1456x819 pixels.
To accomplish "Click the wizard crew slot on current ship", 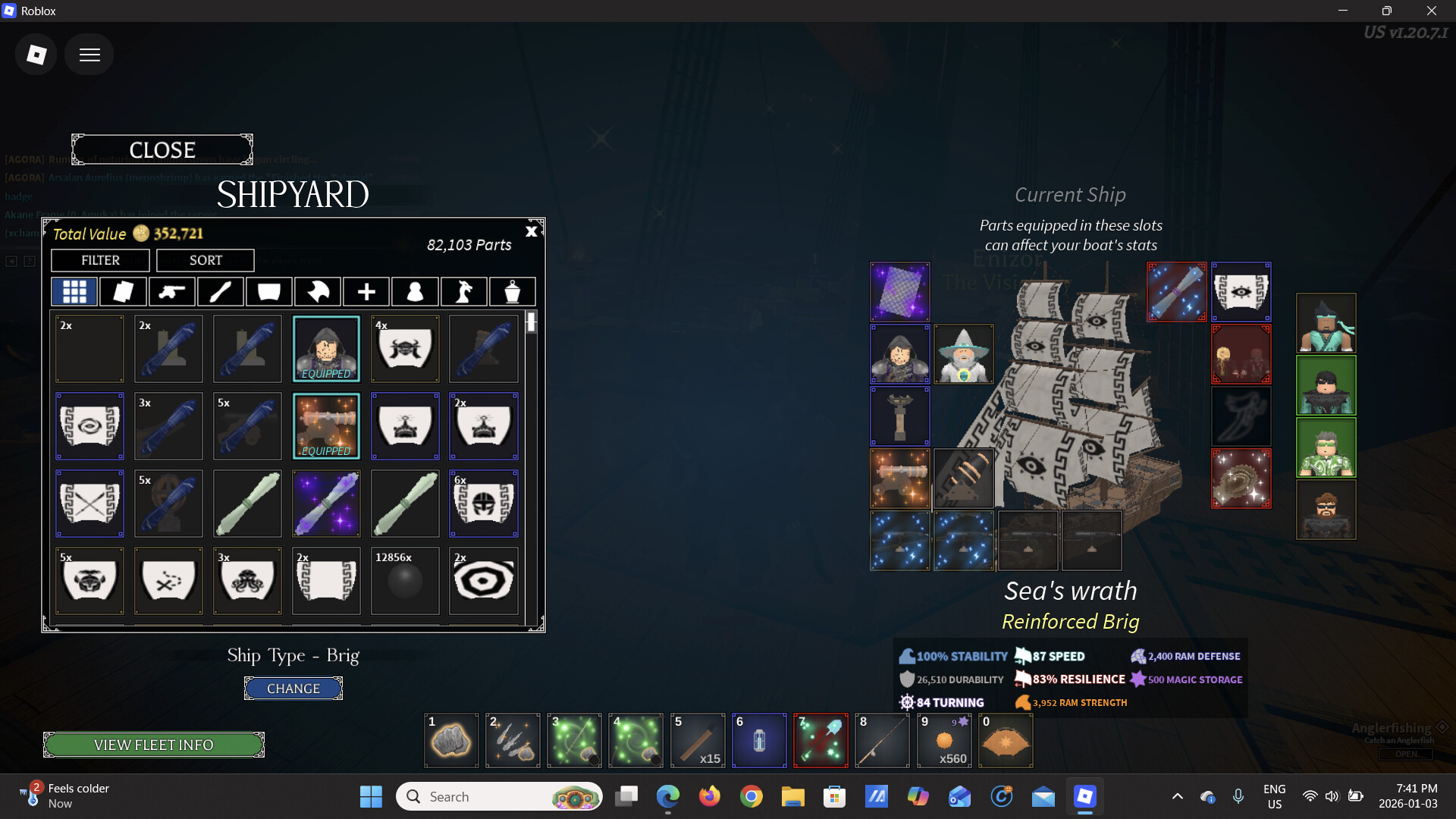I will pos(963,354).
